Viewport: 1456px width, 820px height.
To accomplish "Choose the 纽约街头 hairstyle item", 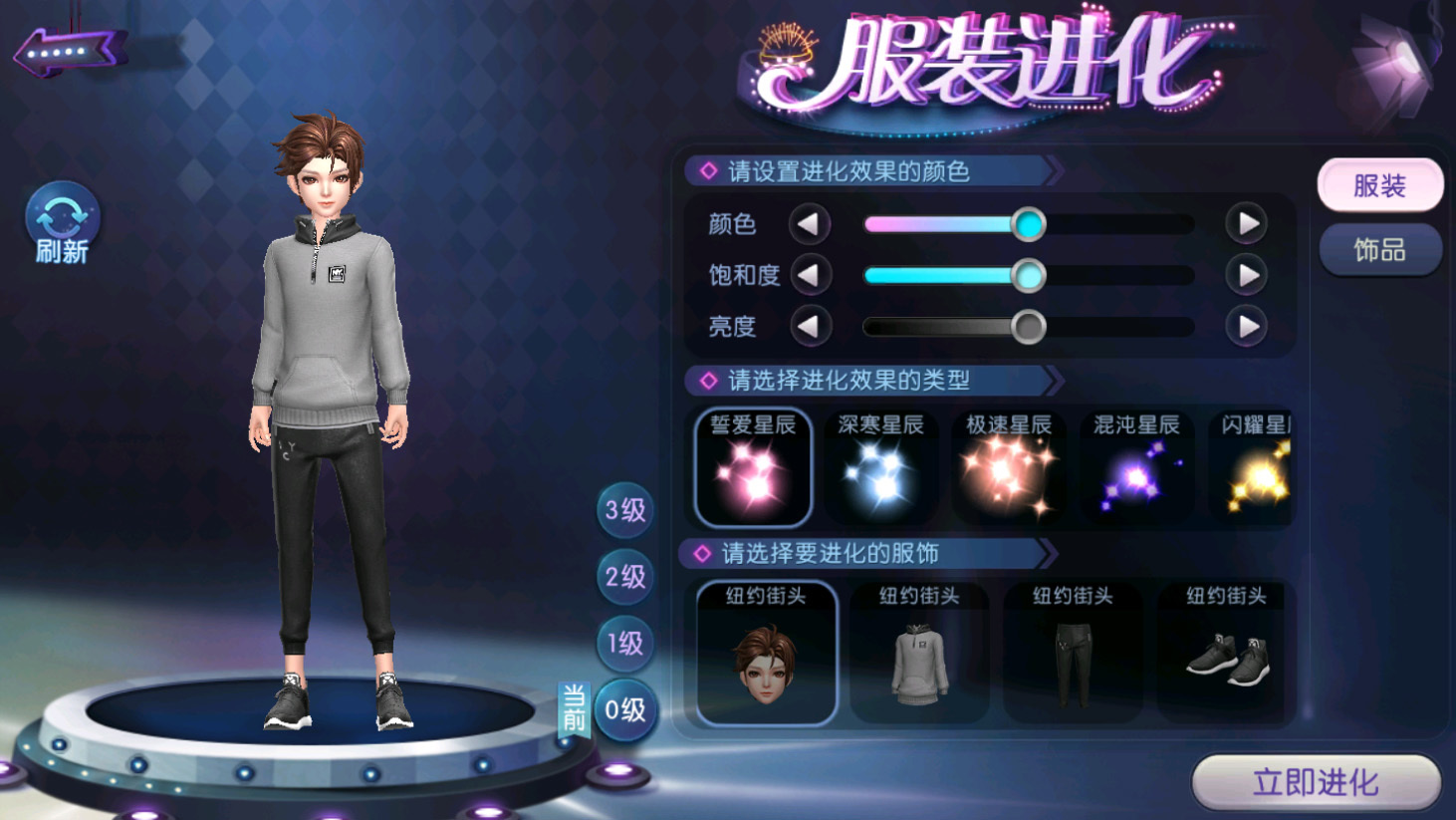I will 766,653.
